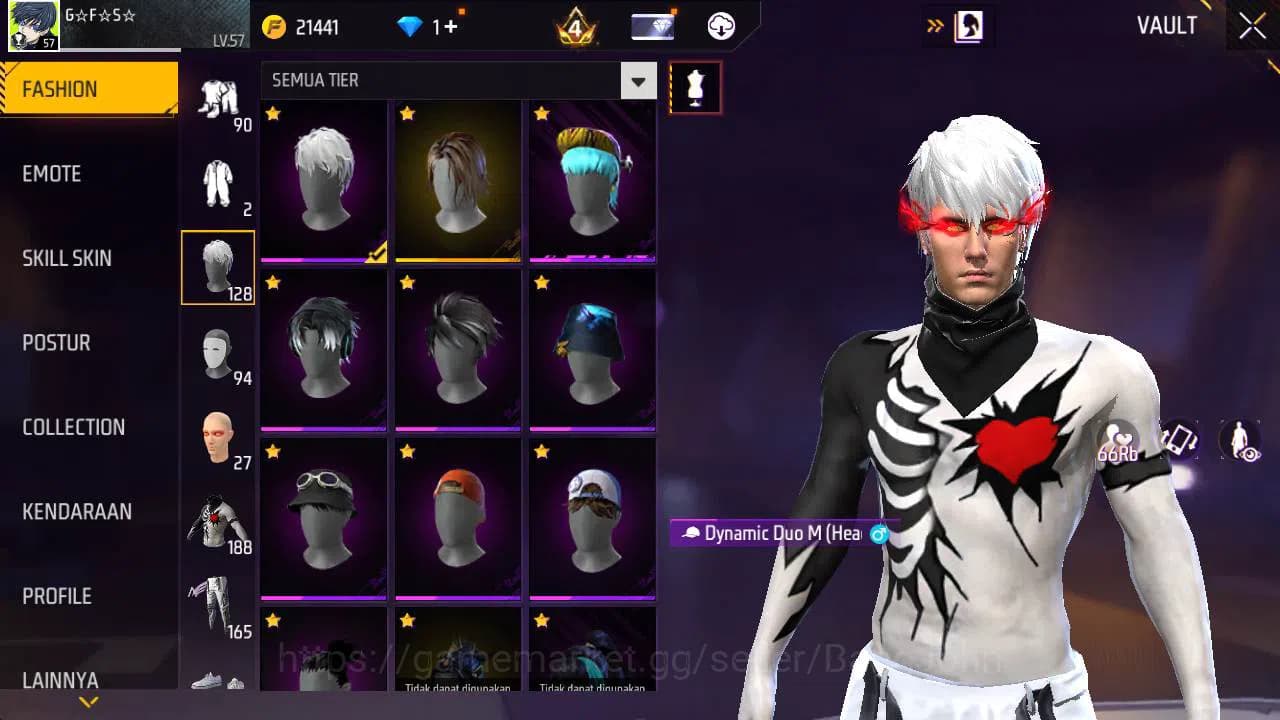The height and width of the screenshot is (720, 1280).
Task: Select the head/face items category icon
Action: 218,437
